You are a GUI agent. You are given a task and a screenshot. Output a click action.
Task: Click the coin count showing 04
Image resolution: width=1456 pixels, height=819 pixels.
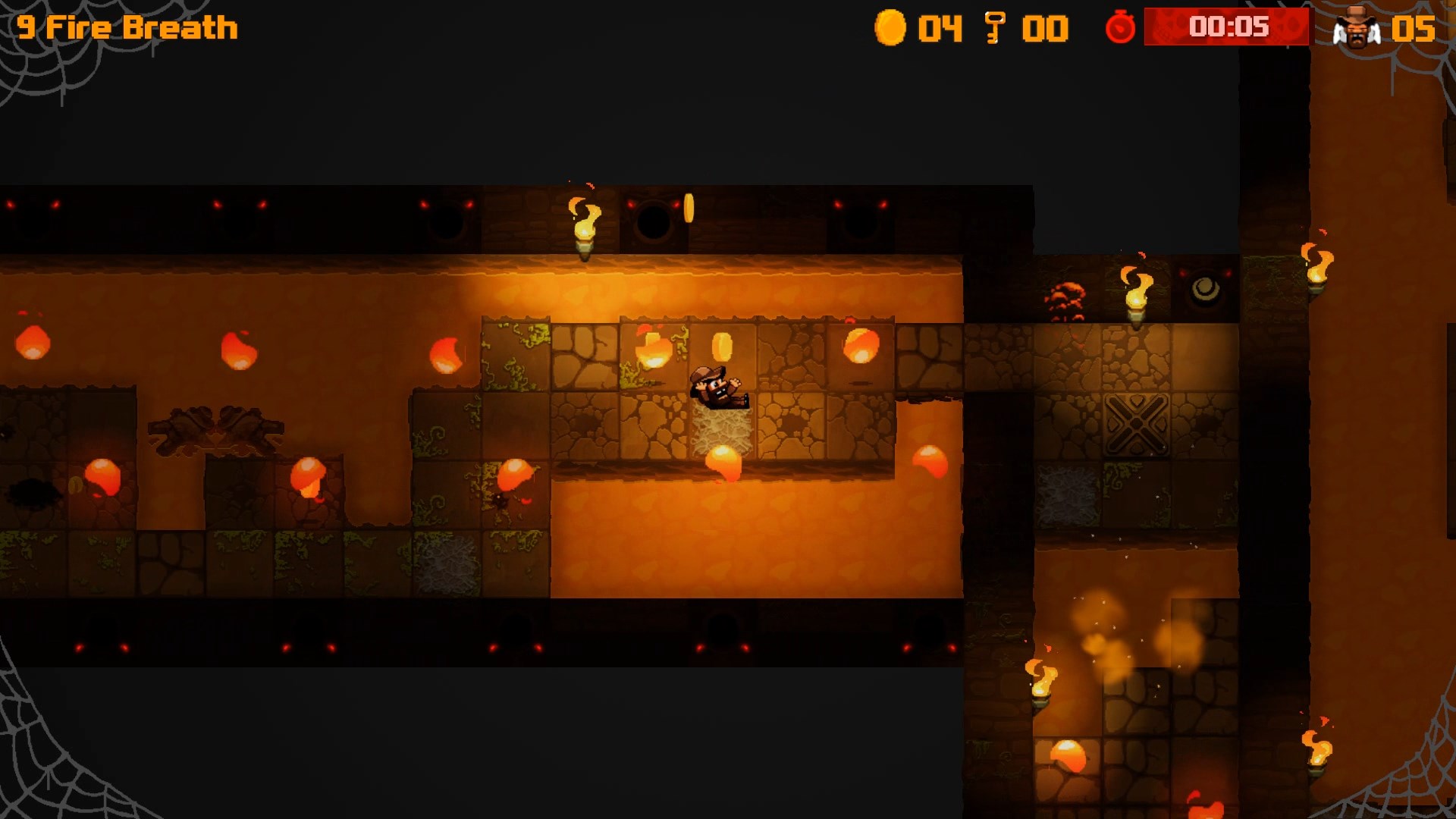point(935,27)
